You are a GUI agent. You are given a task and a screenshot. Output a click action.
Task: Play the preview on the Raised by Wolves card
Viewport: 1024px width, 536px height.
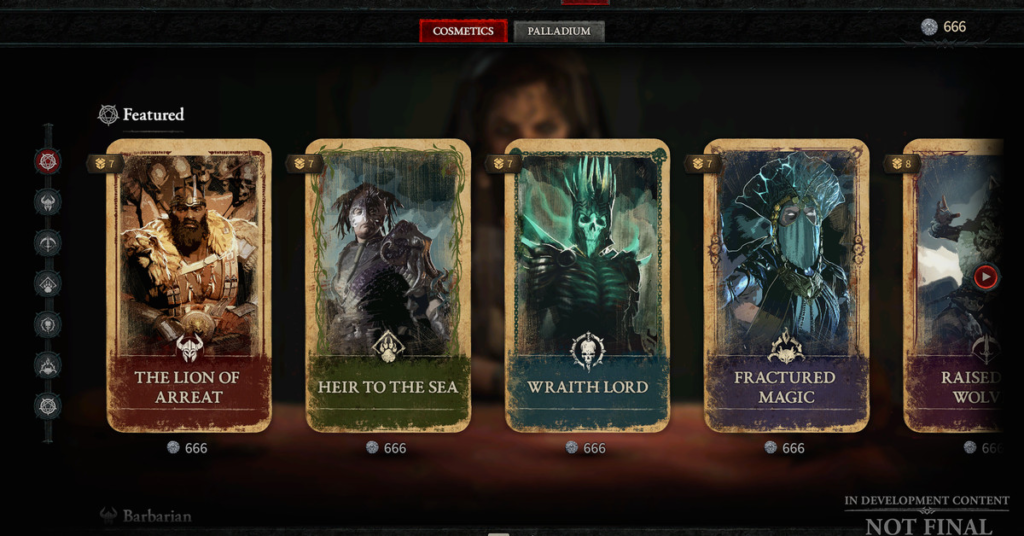tap(985, 277)
